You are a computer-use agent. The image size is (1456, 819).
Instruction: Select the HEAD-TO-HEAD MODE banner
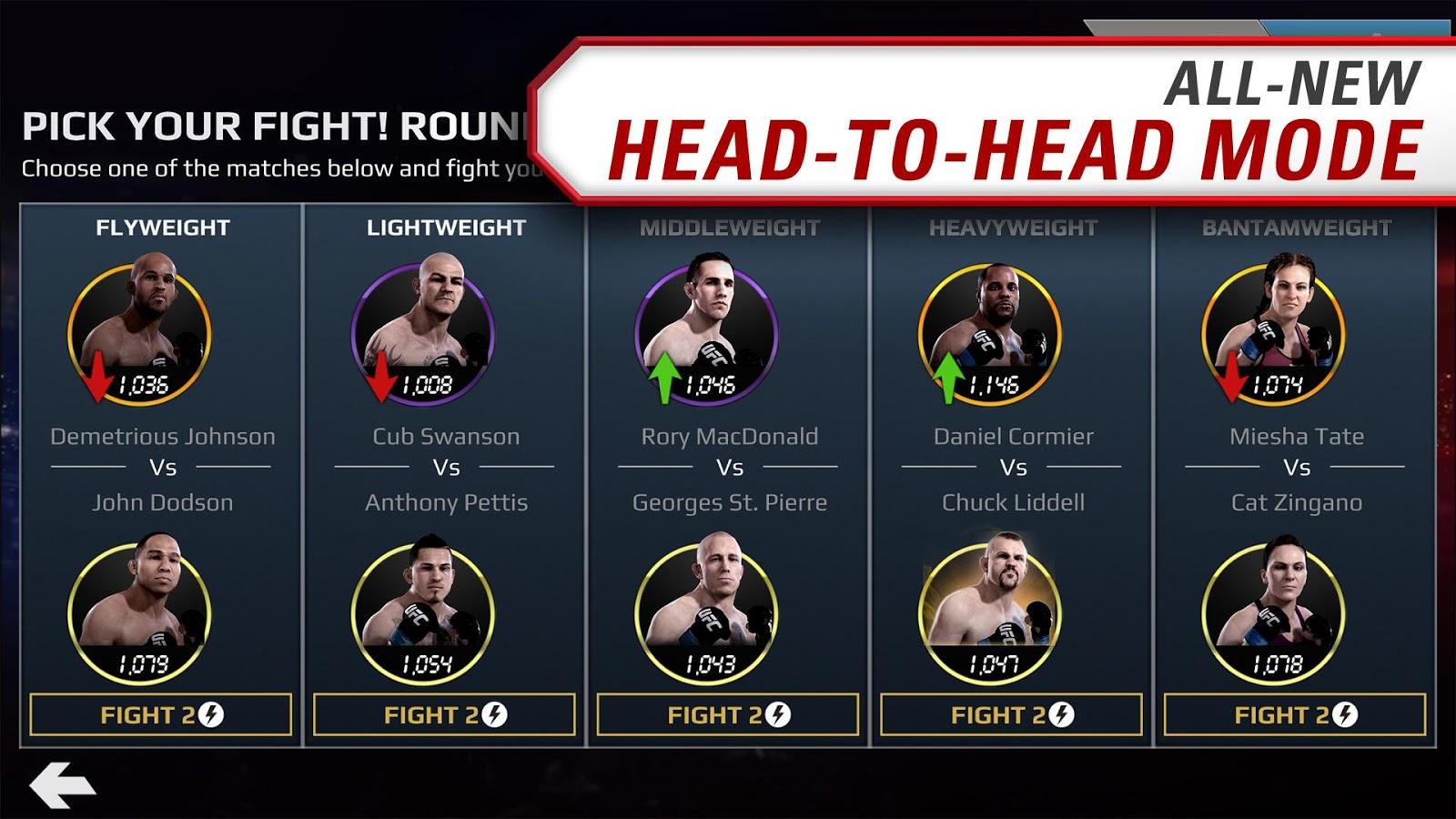[1010, 146]
